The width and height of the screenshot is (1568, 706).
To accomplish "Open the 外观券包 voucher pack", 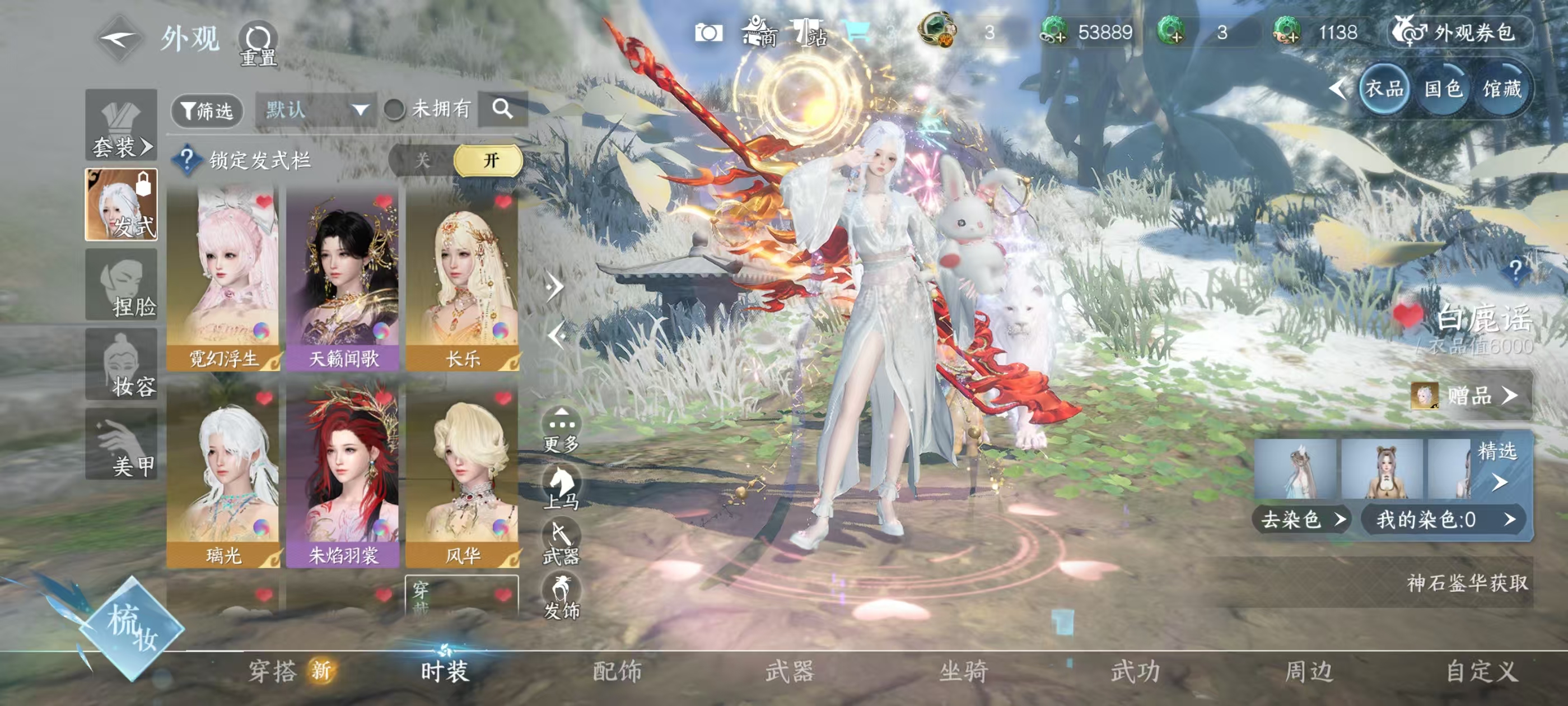I will point(1460,32).
